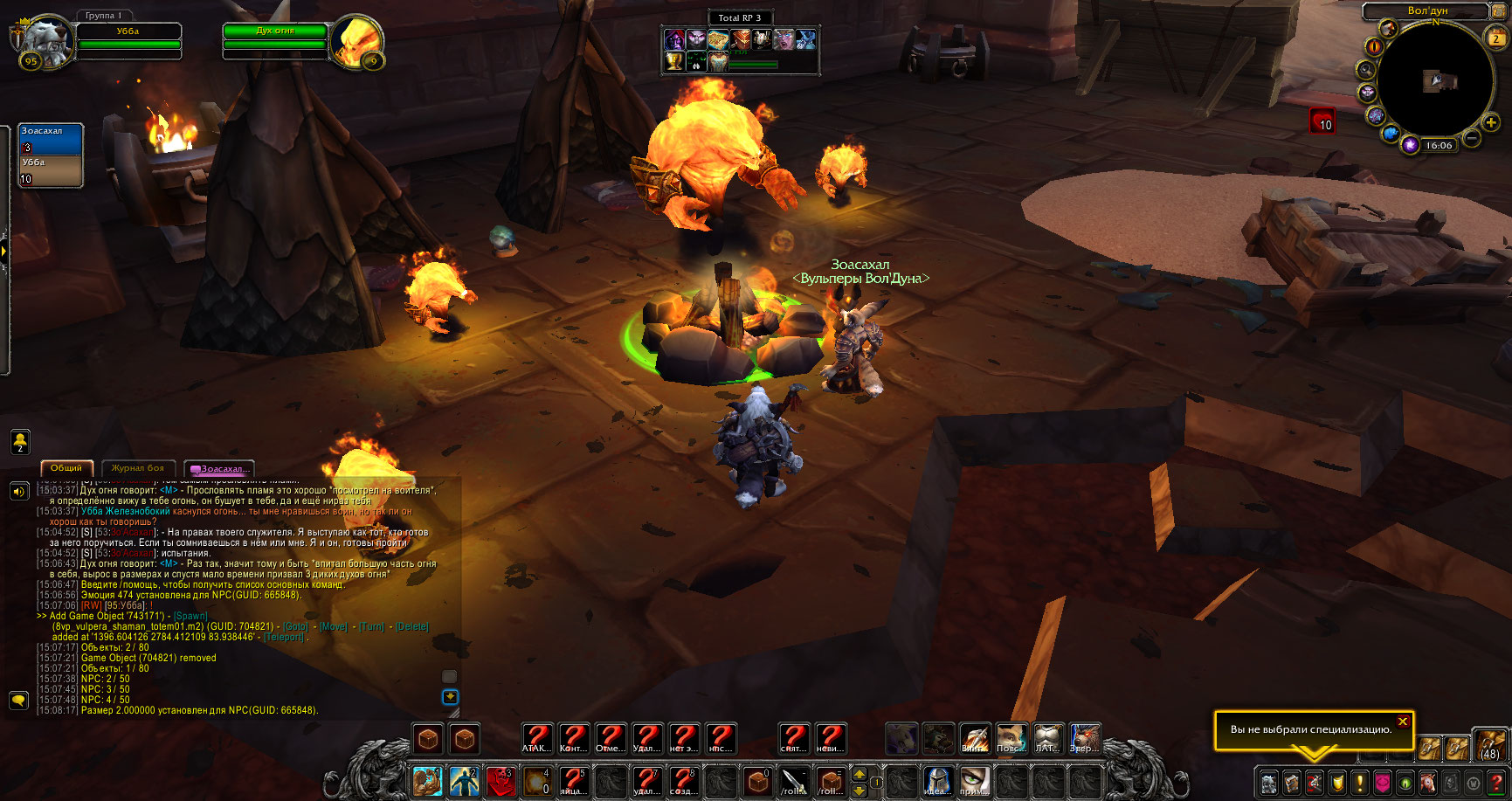Open the quest log exclamation button
Screen dimensions: 1512x801
(x=1360, y=782)
